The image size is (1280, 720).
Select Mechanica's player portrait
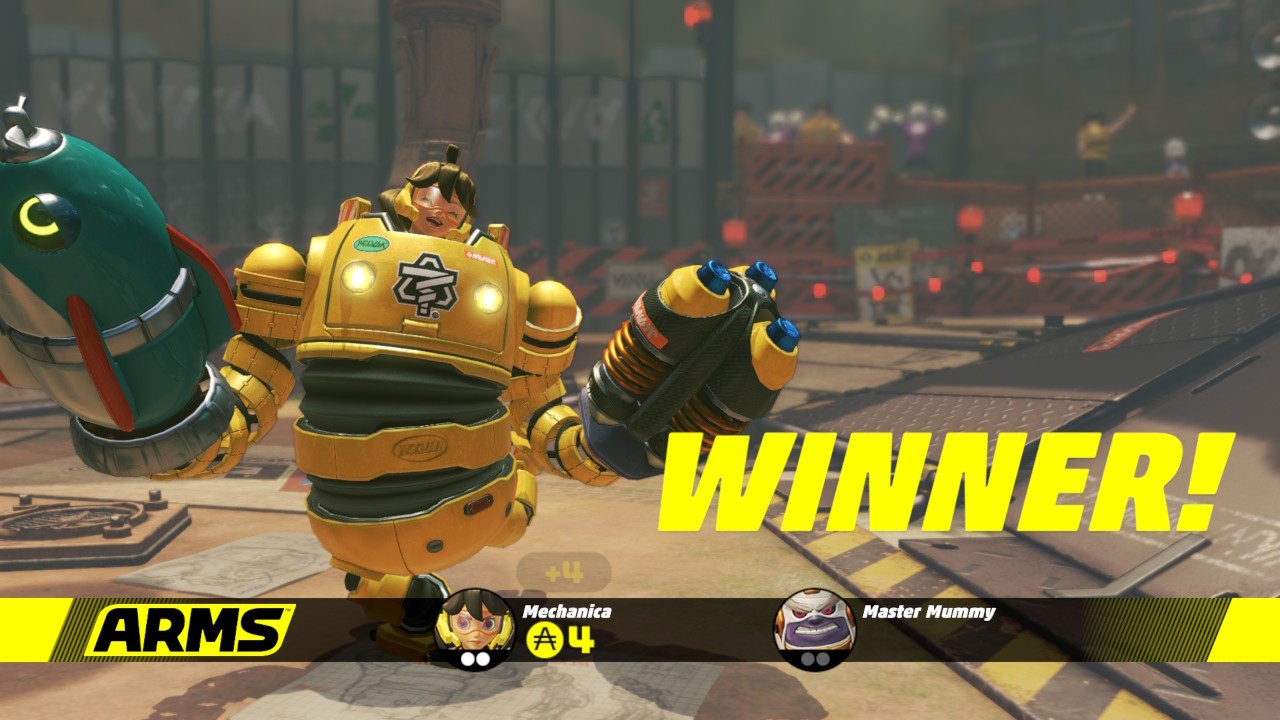point(475,622)
